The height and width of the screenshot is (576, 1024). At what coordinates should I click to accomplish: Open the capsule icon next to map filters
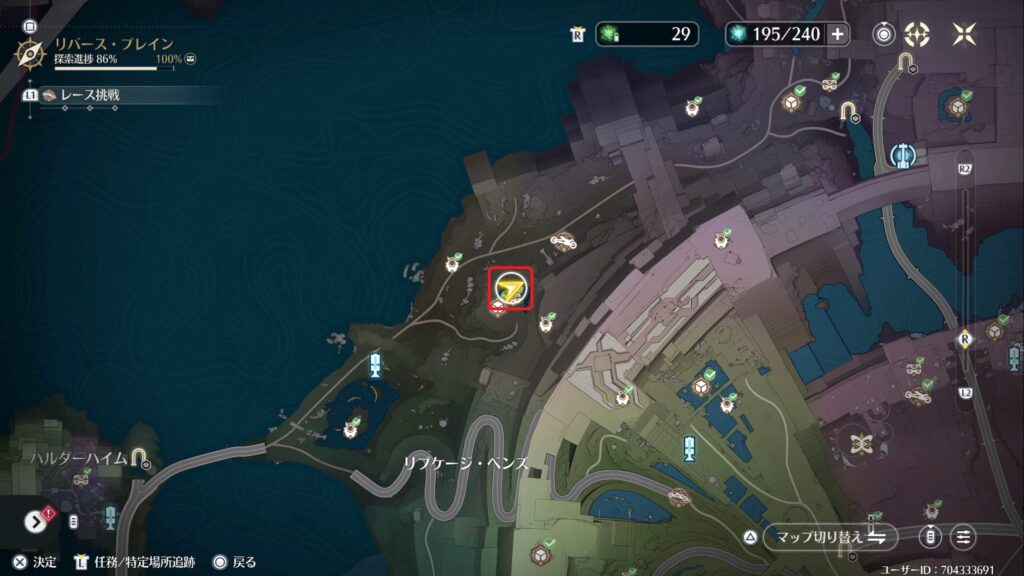931,536
